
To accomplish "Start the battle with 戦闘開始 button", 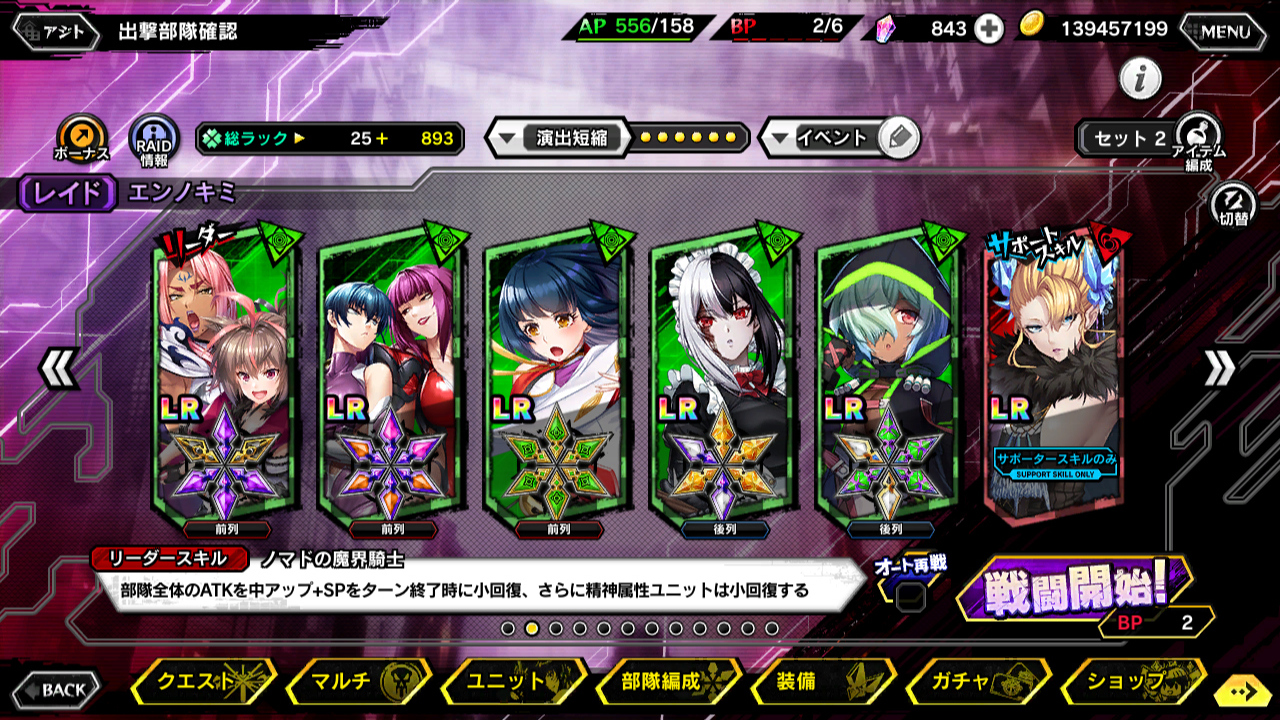I will click(1074, 589).
